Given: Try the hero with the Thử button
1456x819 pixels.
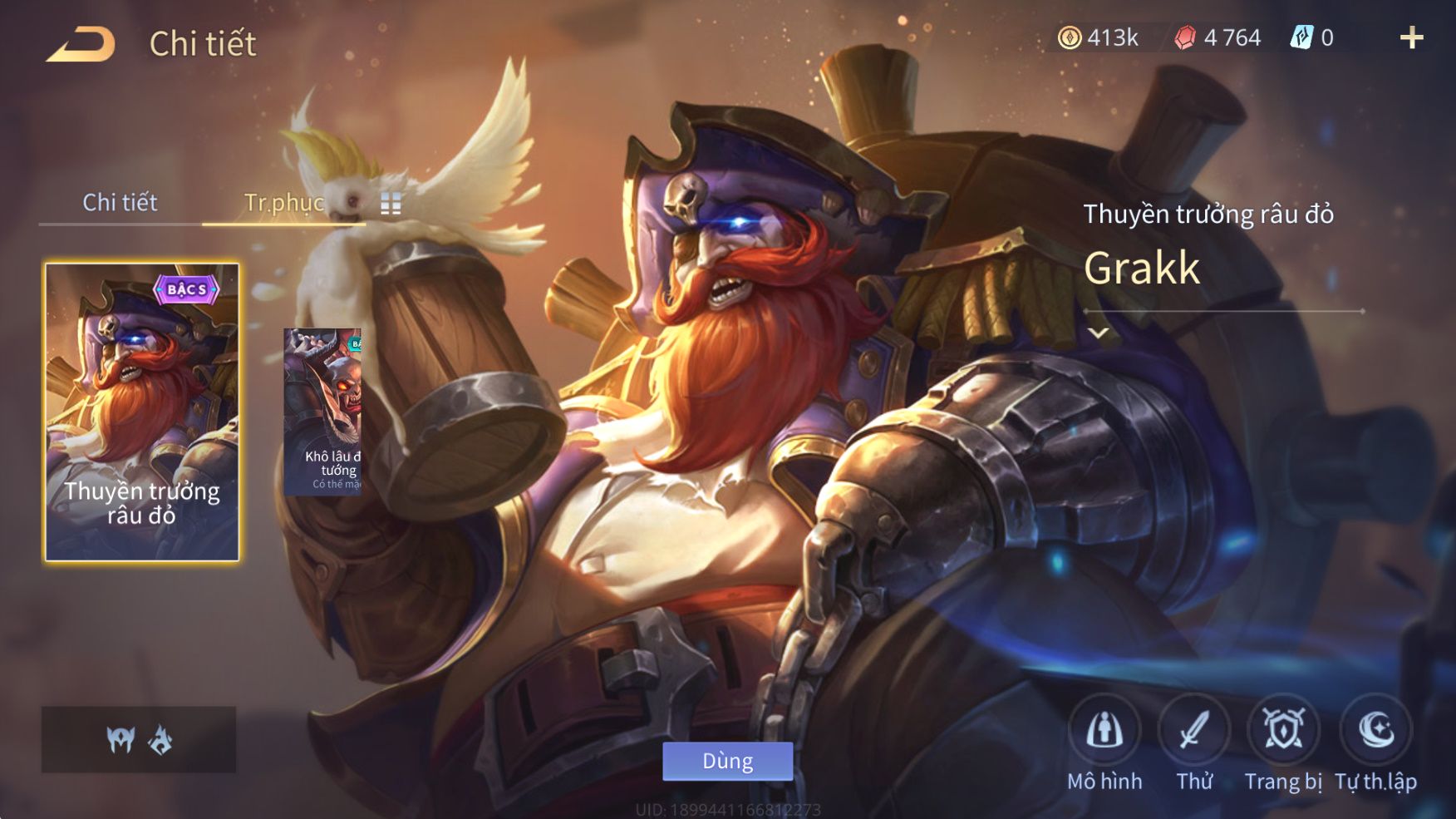Looking at the screenshot, I should pos(1194,731).
